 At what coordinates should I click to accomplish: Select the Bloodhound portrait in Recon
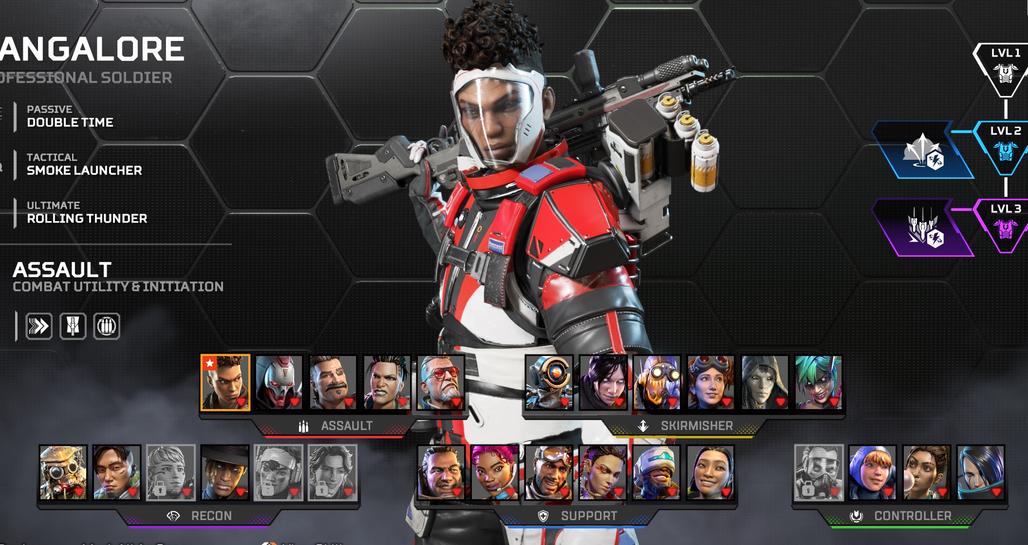pyautogui.click(x=64, y=472)
